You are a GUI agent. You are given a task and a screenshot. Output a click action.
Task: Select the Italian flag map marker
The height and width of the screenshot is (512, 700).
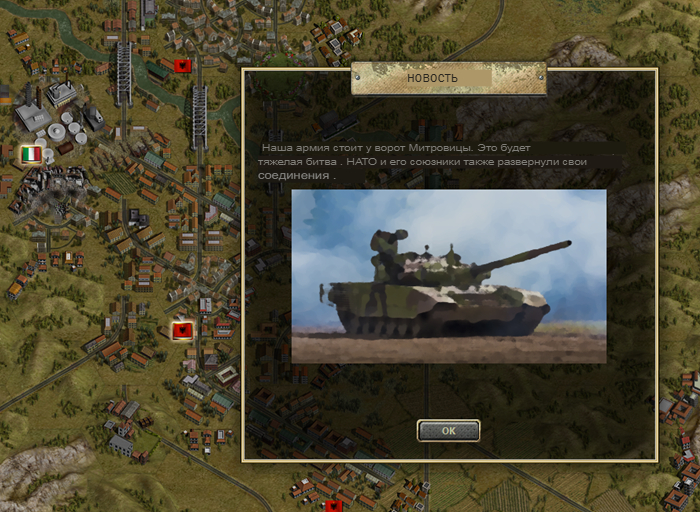(x=32, y=155)
